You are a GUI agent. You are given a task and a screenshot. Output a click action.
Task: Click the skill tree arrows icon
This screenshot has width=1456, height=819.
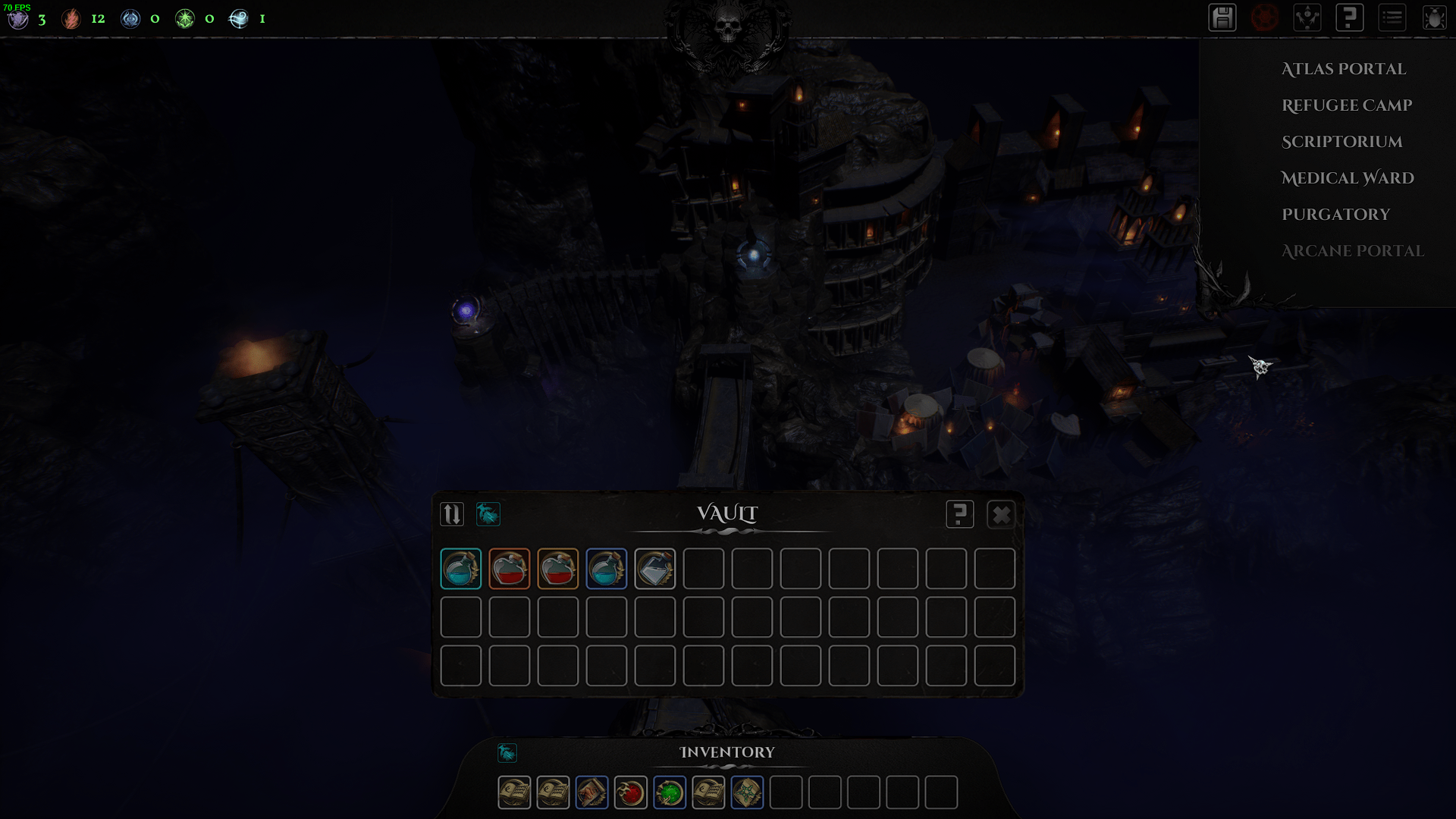pos(1307,18)
